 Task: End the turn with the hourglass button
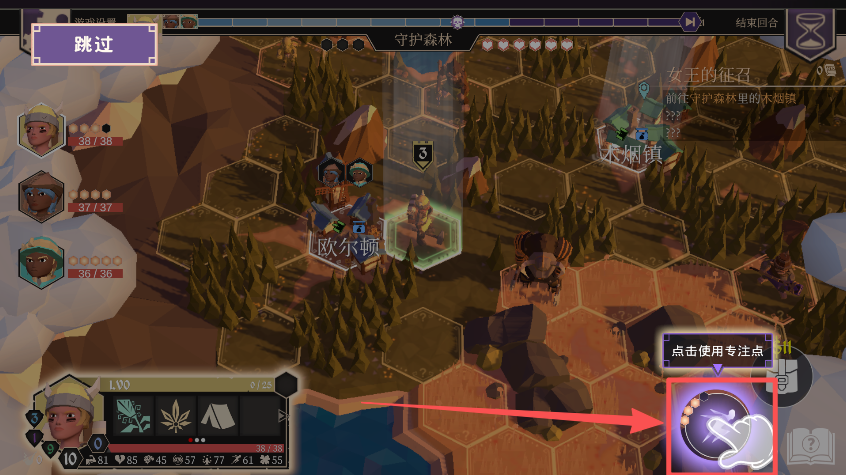pyautogui.click(x=814, y=31)
